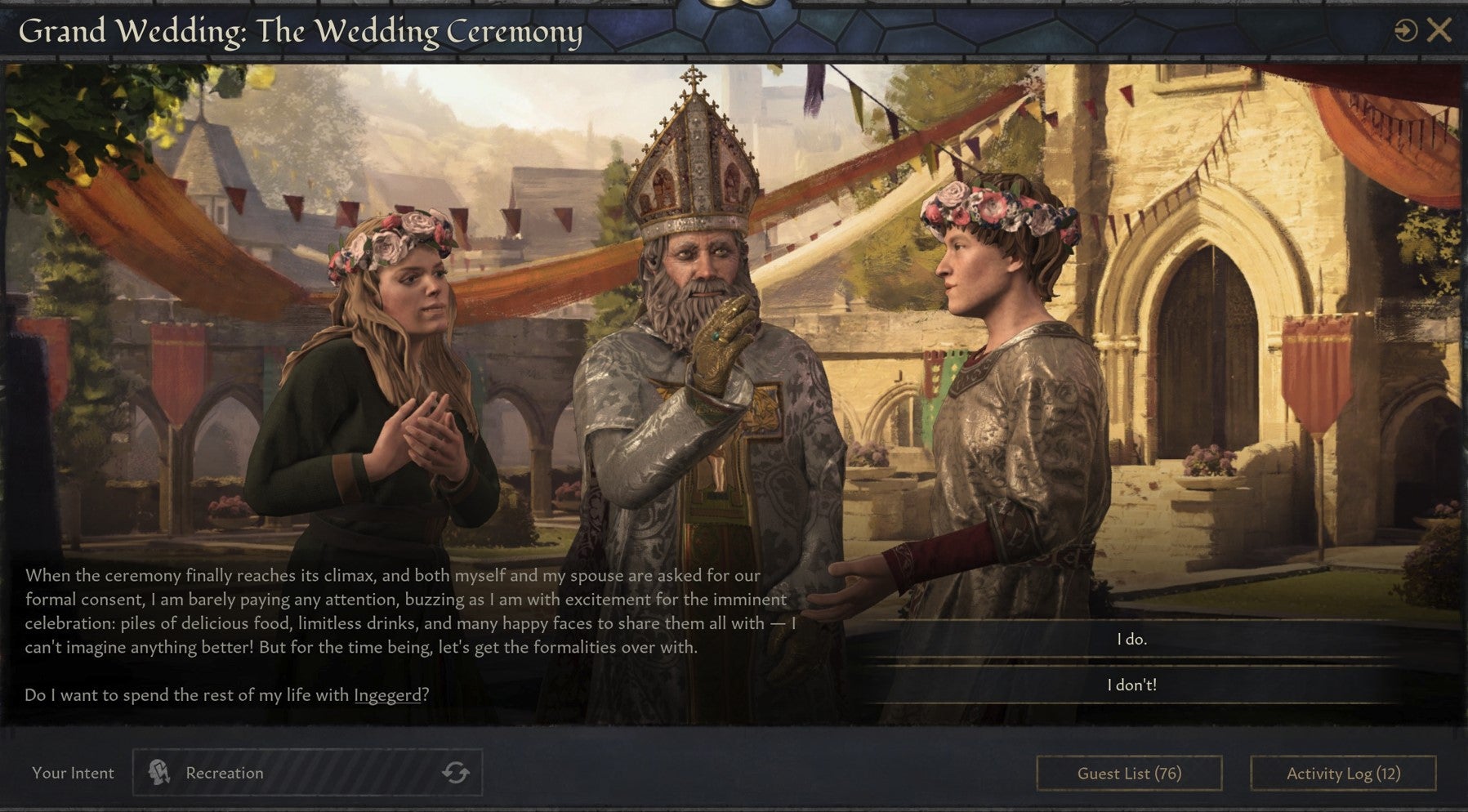The height and width of the screenshot is (812, 1468).
Task: Click the arrow-in-circle icon beside the close button
Action: [x=1405, y=30]
